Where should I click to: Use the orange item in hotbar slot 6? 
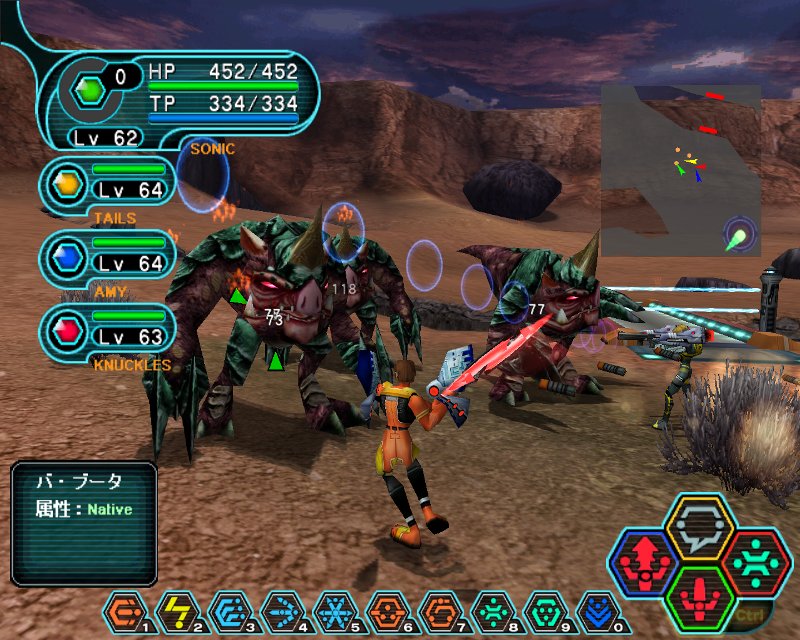click(x=385, y=610)
